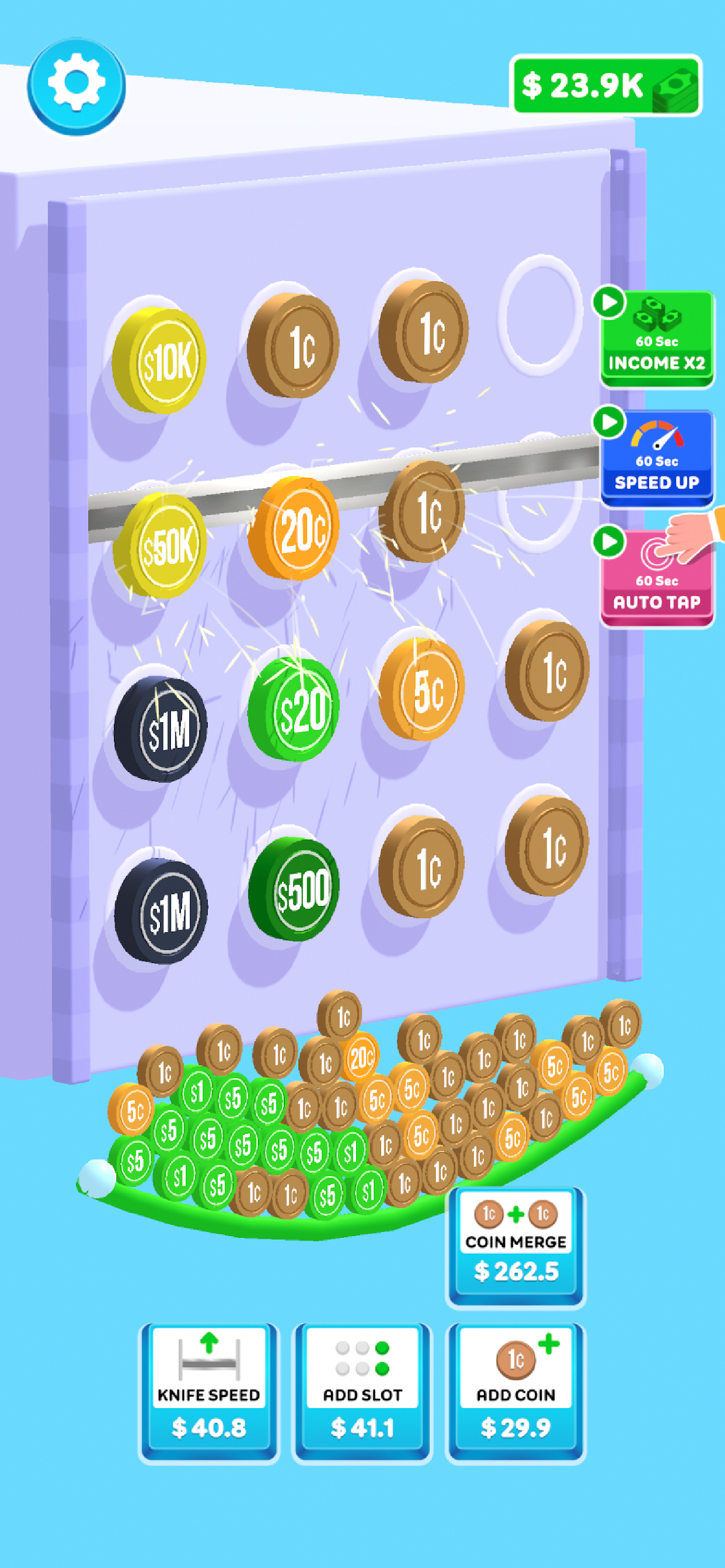
Task: Purchase Add Slot for $41.1
Action: [362, 1392]
